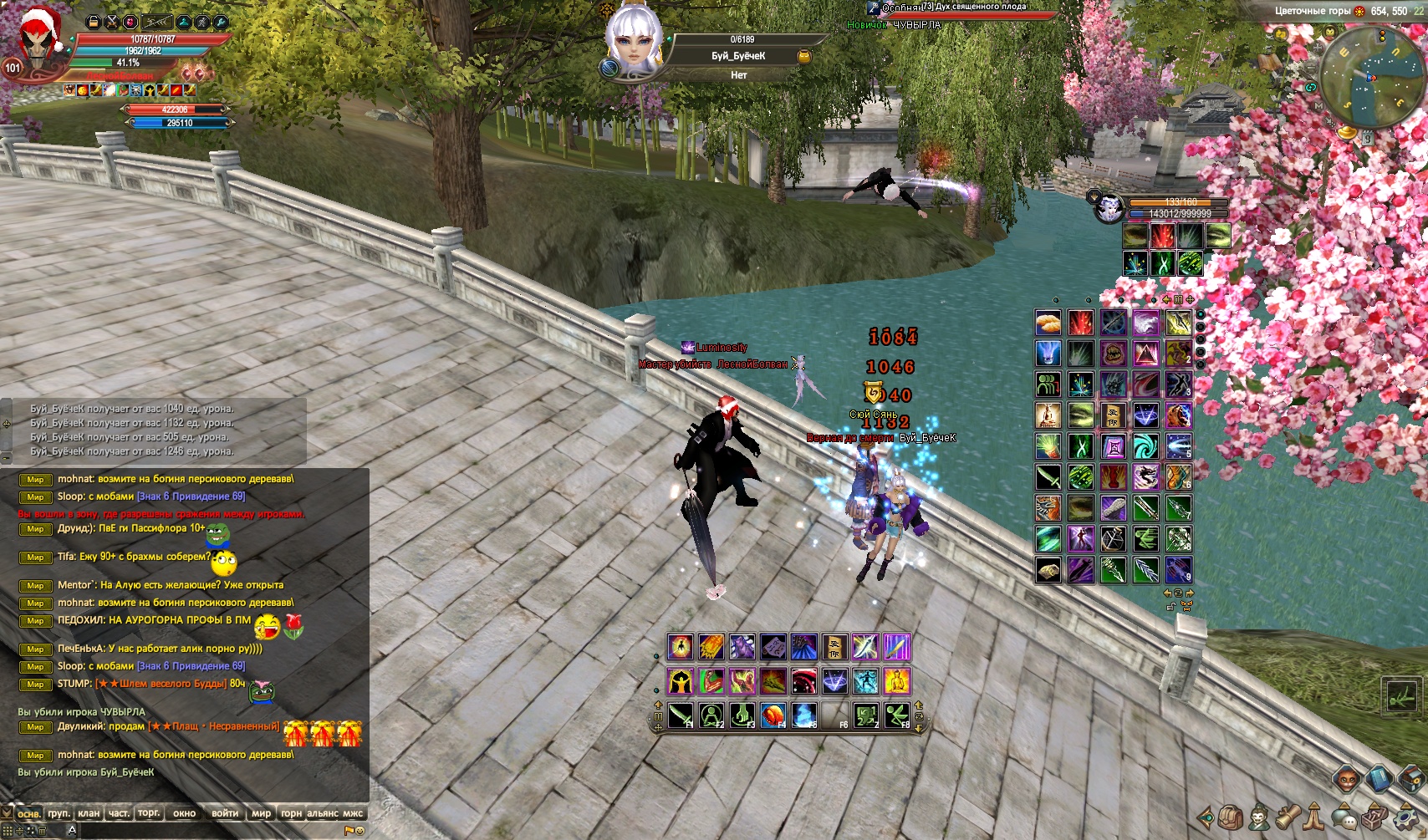
Task: Open the "торг." trade chat tab
Action: pyautogui.click(x=149, y=812)
